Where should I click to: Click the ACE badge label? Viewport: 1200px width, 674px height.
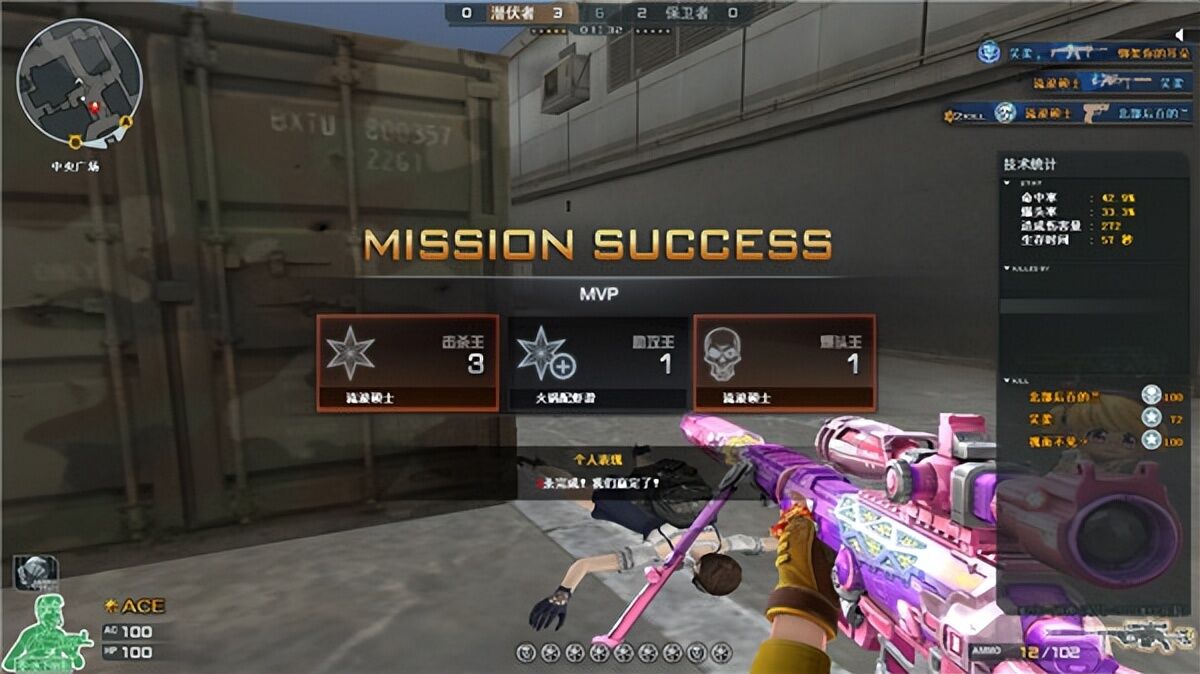click(x=136, y=606)
